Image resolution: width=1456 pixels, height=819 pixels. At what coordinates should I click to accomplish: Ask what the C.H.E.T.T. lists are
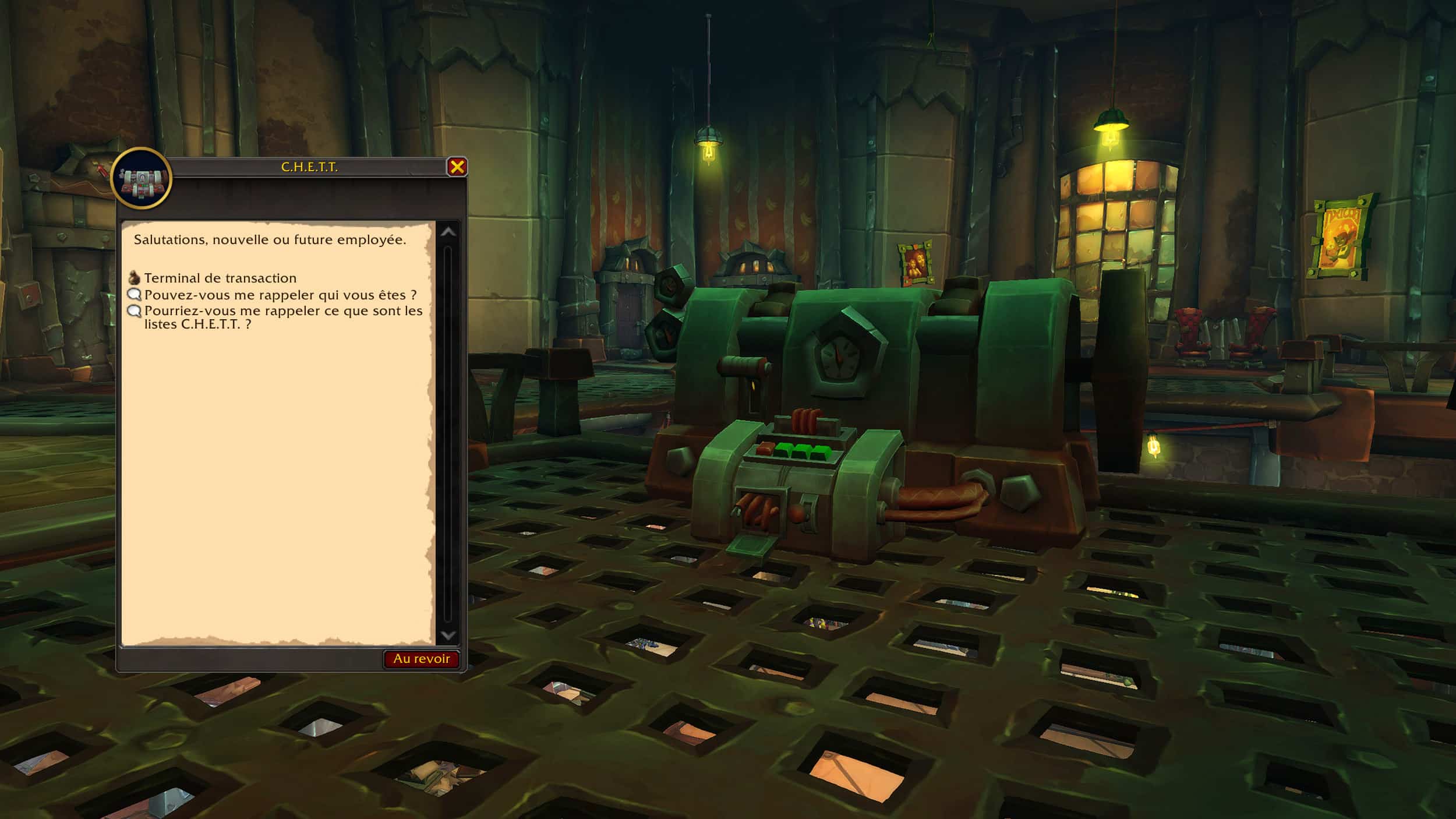click(283, 317)
